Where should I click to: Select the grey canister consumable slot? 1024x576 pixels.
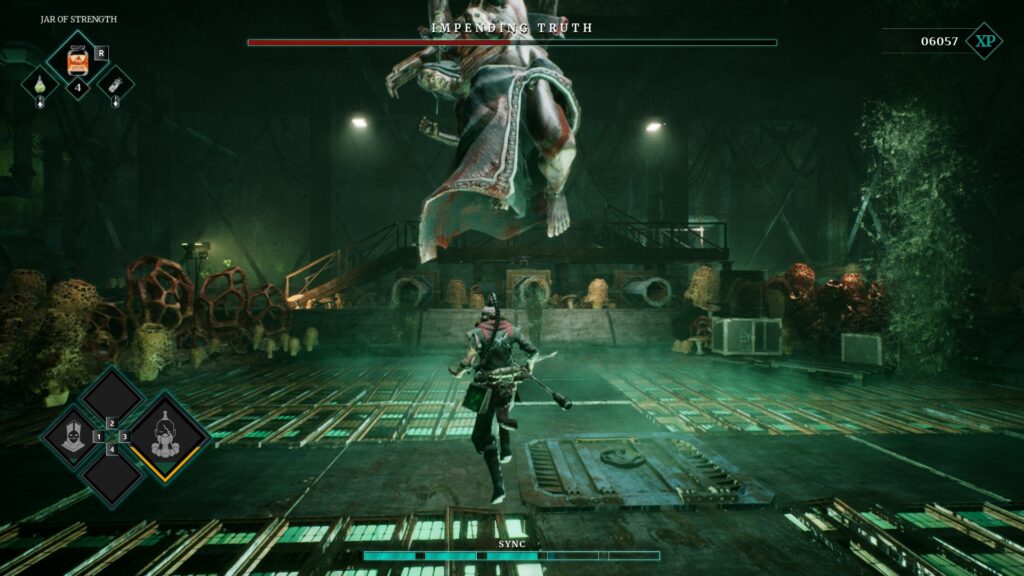[115, 85]
